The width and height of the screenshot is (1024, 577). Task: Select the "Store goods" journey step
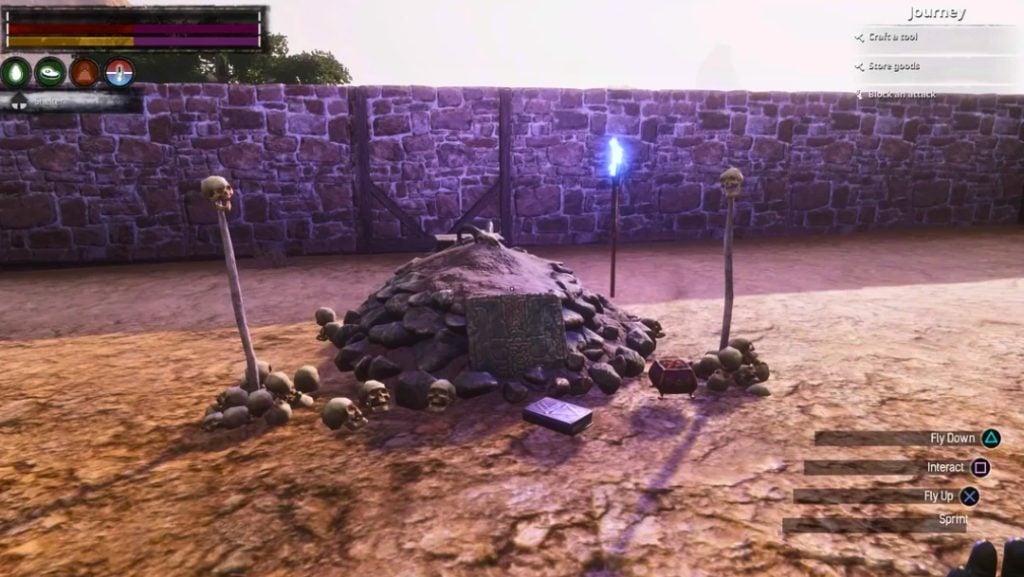pyautogui.click(x=893, y=66)
